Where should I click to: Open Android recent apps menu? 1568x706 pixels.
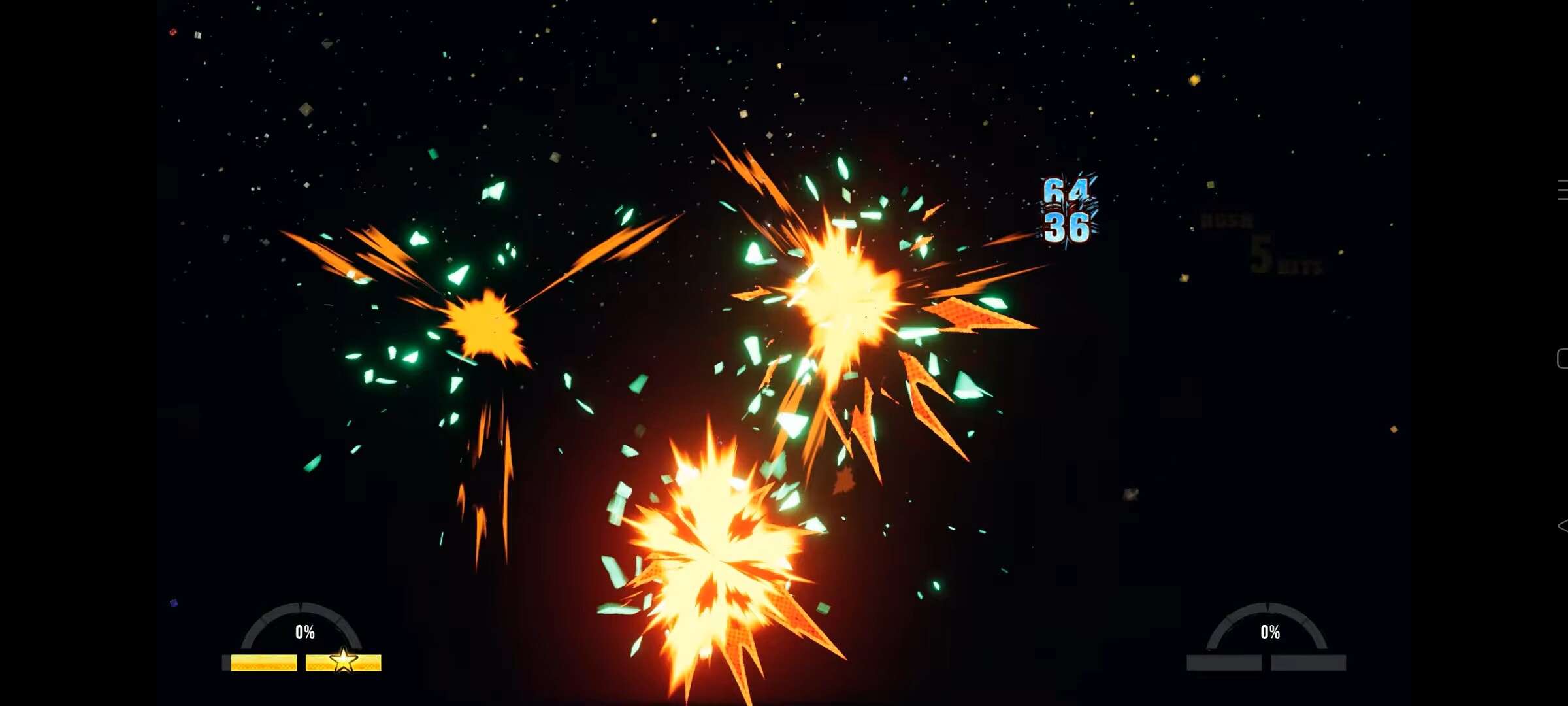[x=1561, y=190]
